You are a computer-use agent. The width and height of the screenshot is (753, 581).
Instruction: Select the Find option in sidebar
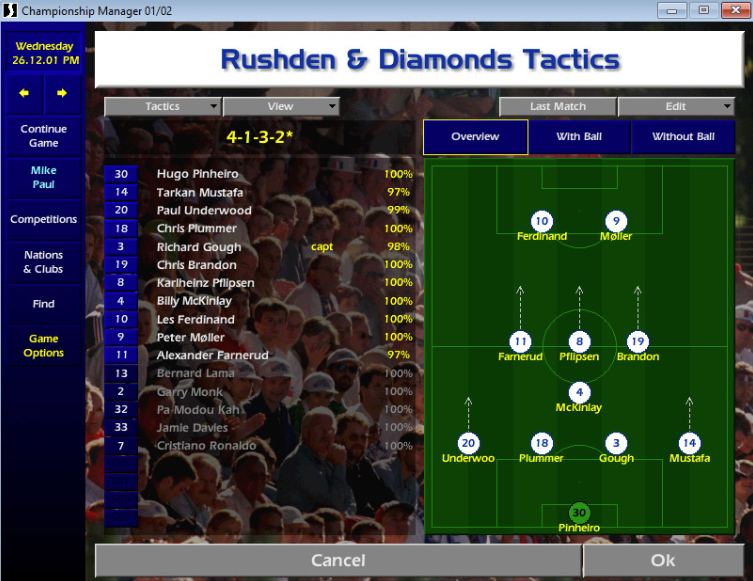(43, 304)
